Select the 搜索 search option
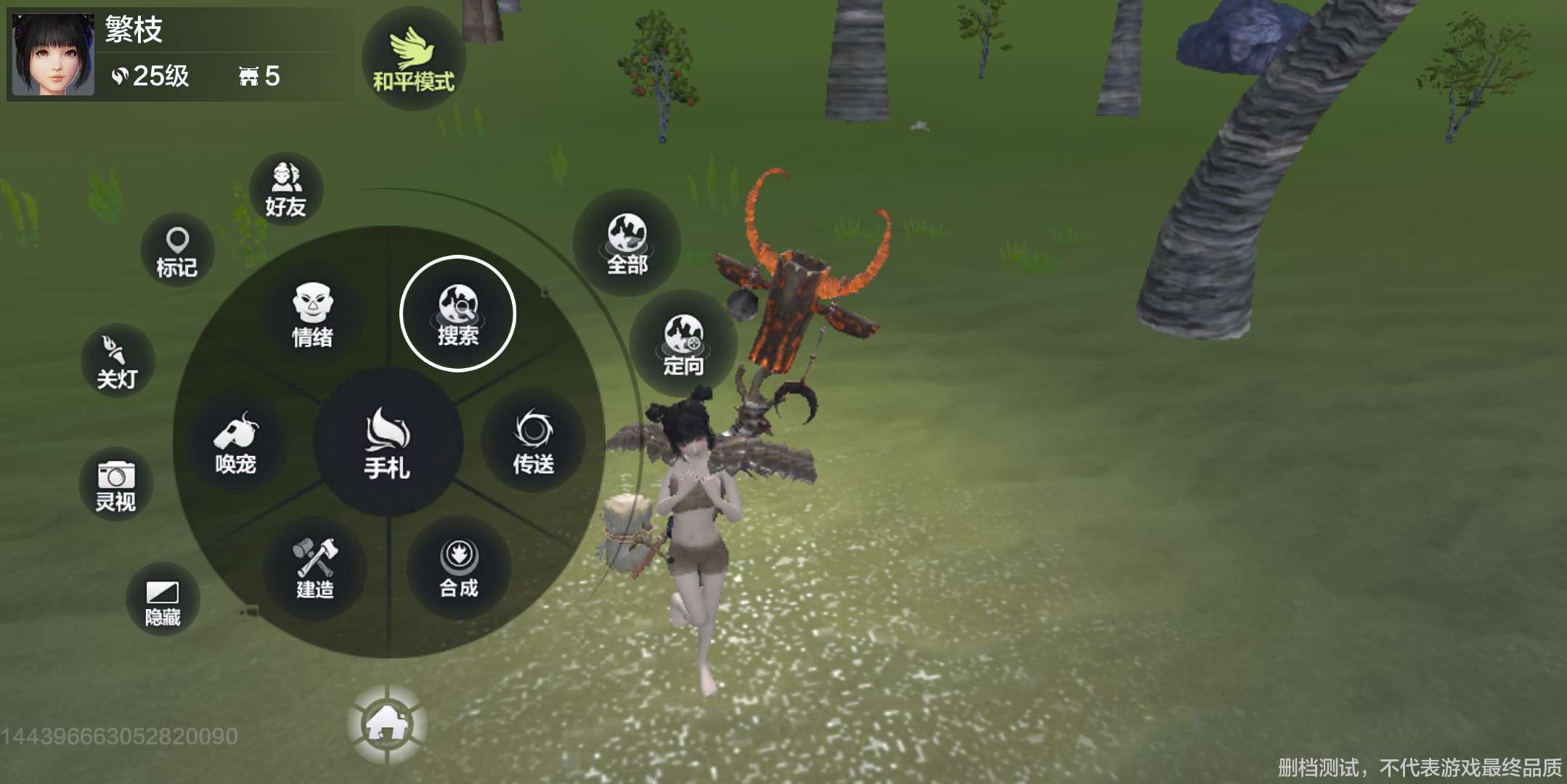Screen dimensions: 1567x784 [x=457, y=314]
